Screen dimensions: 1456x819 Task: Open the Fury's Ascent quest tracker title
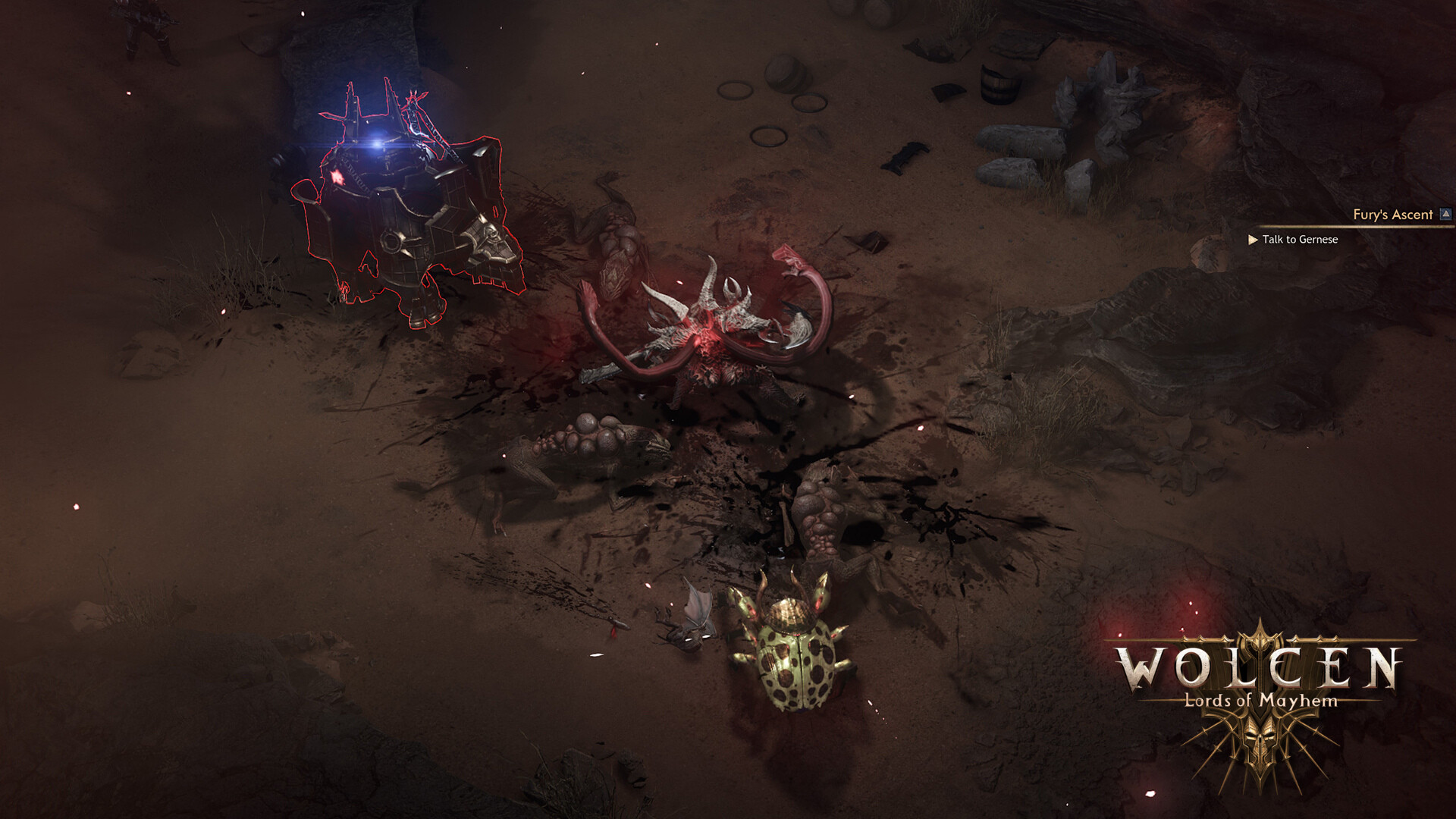point(1392,215)
